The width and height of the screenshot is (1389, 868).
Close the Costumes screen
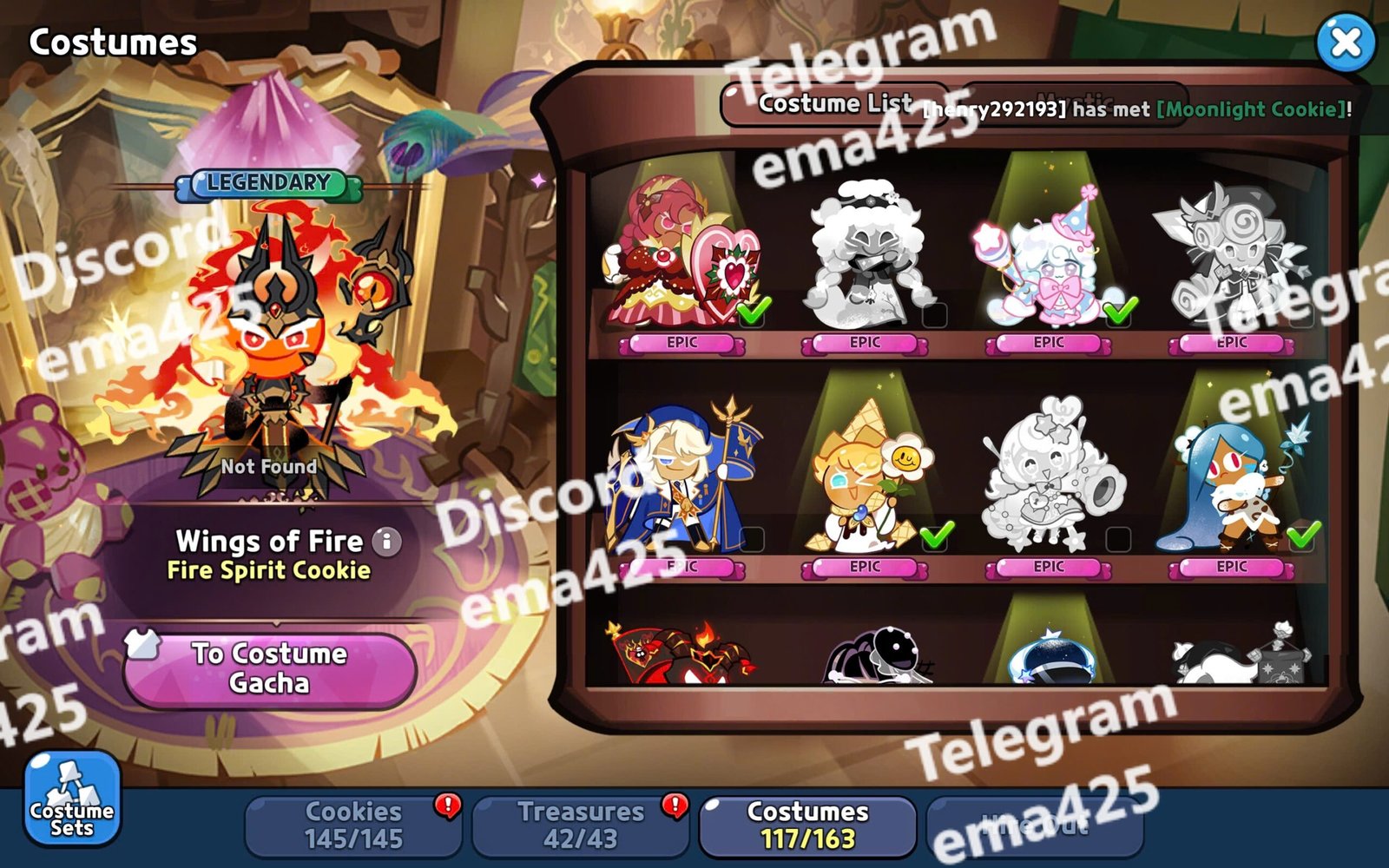tap(1345, 42)
